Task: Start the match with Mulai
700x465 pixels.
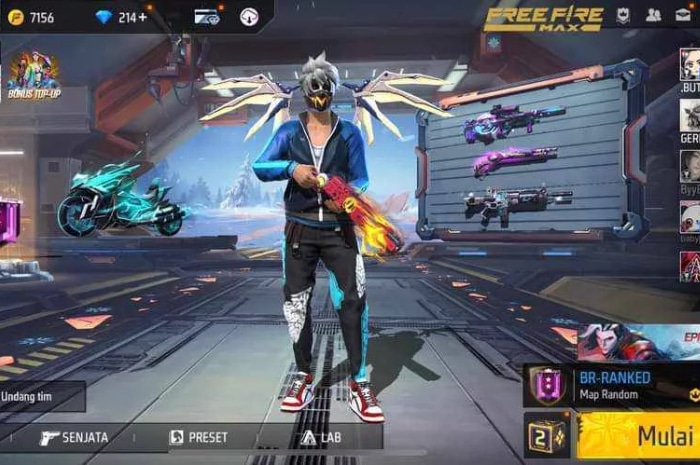Action: pyautogui.click(x=640, y=435)
